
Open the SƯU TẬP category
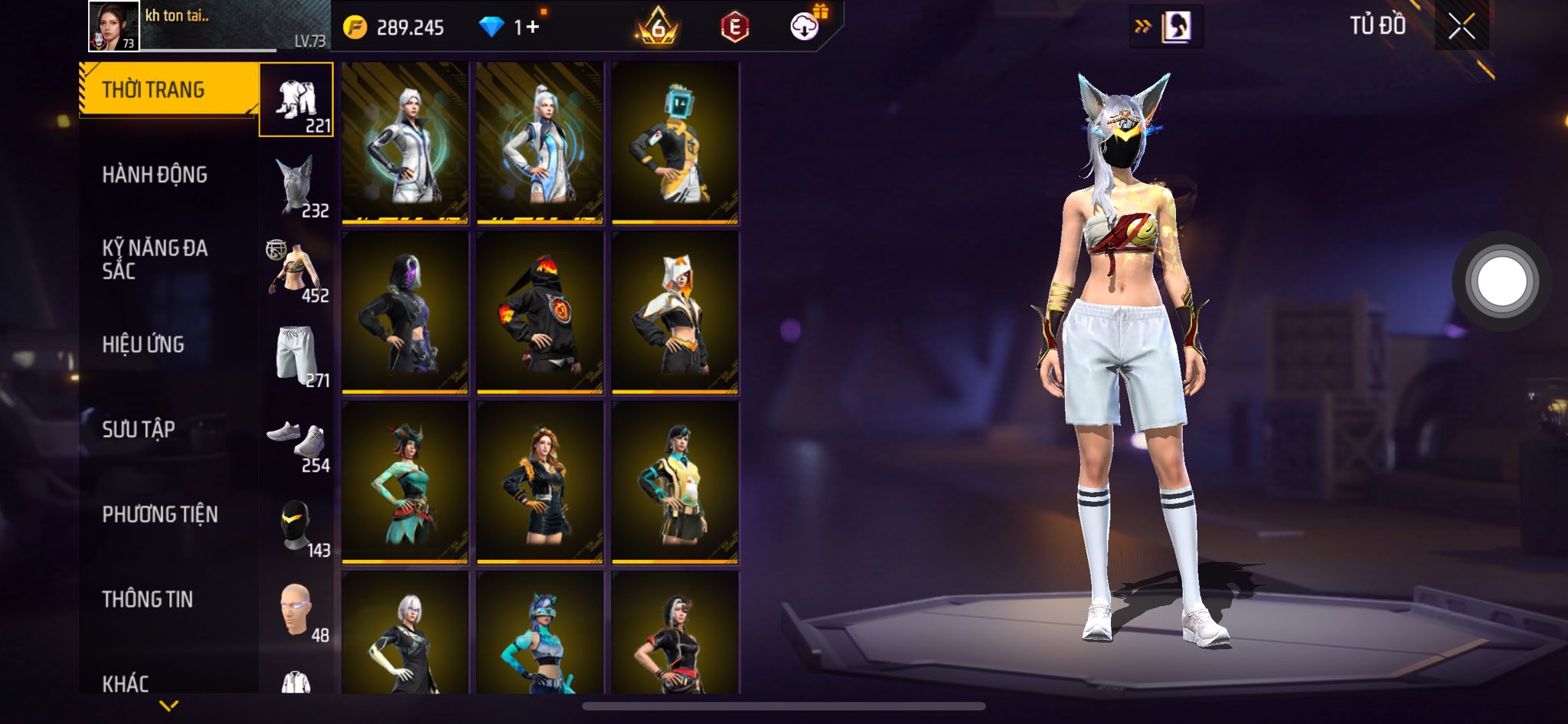139,429
